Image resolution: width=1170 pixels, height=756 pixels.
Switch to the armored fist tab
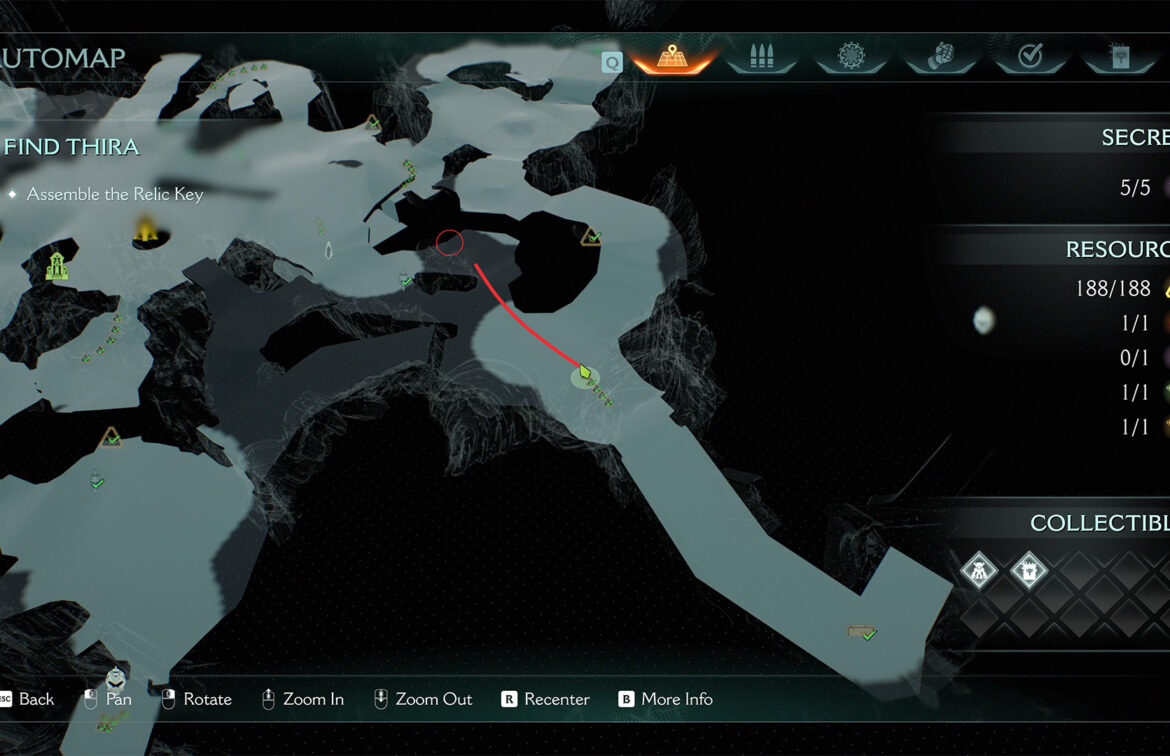tap(941, 57)
